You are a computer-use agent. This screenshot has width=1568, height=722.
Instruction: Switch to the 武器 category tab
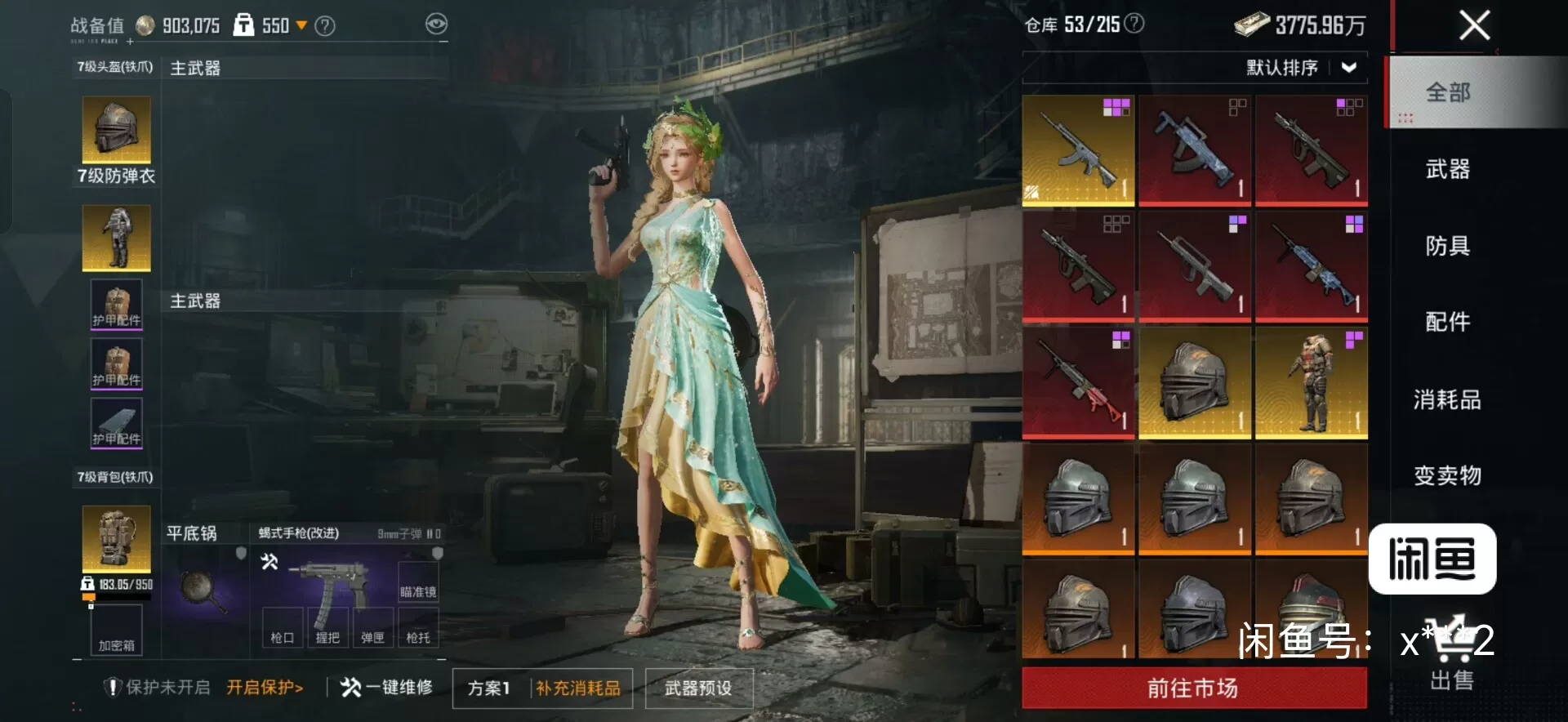point(1447,169)
